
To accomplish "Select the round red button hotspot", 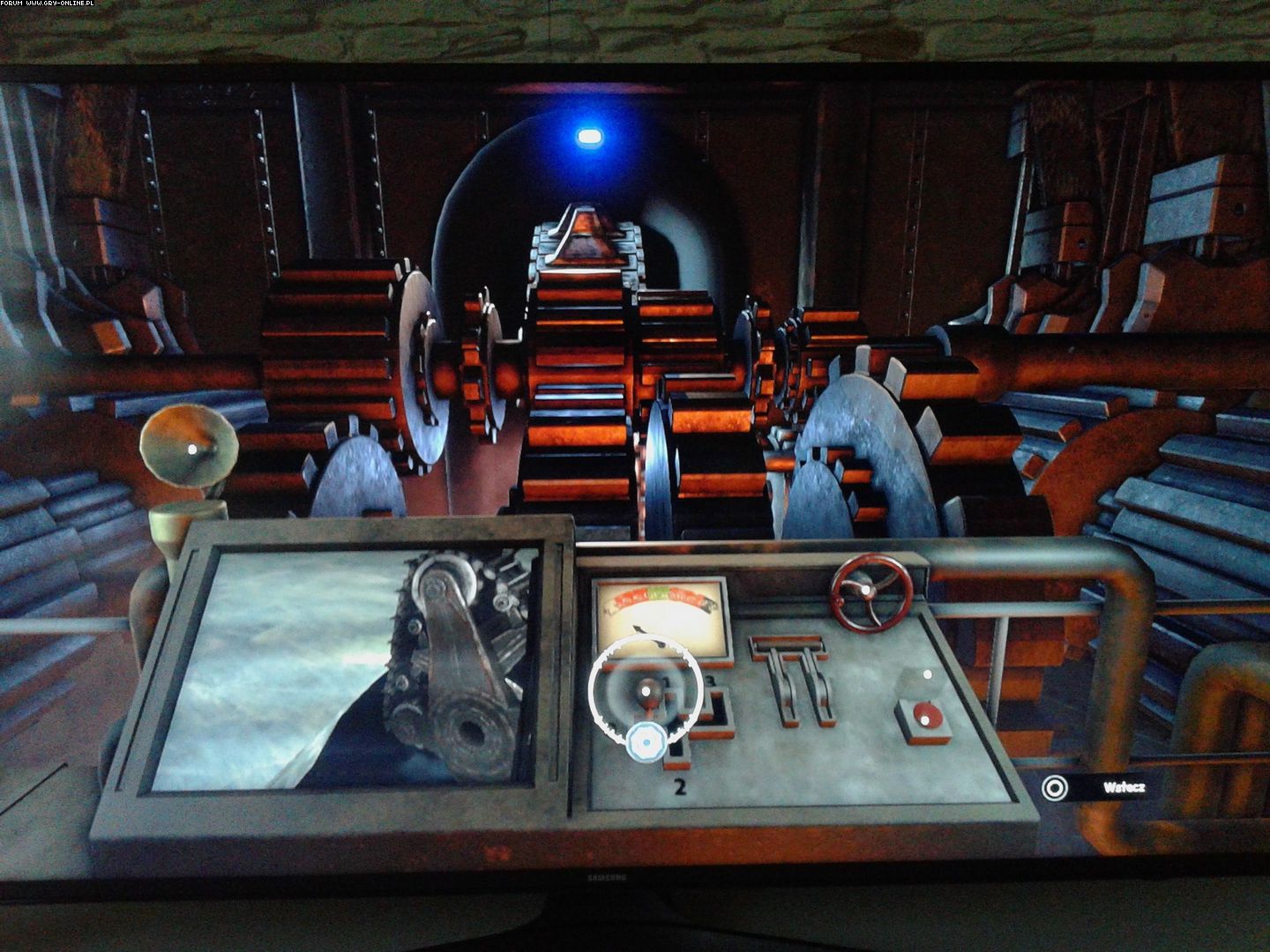I will point(923,719).
